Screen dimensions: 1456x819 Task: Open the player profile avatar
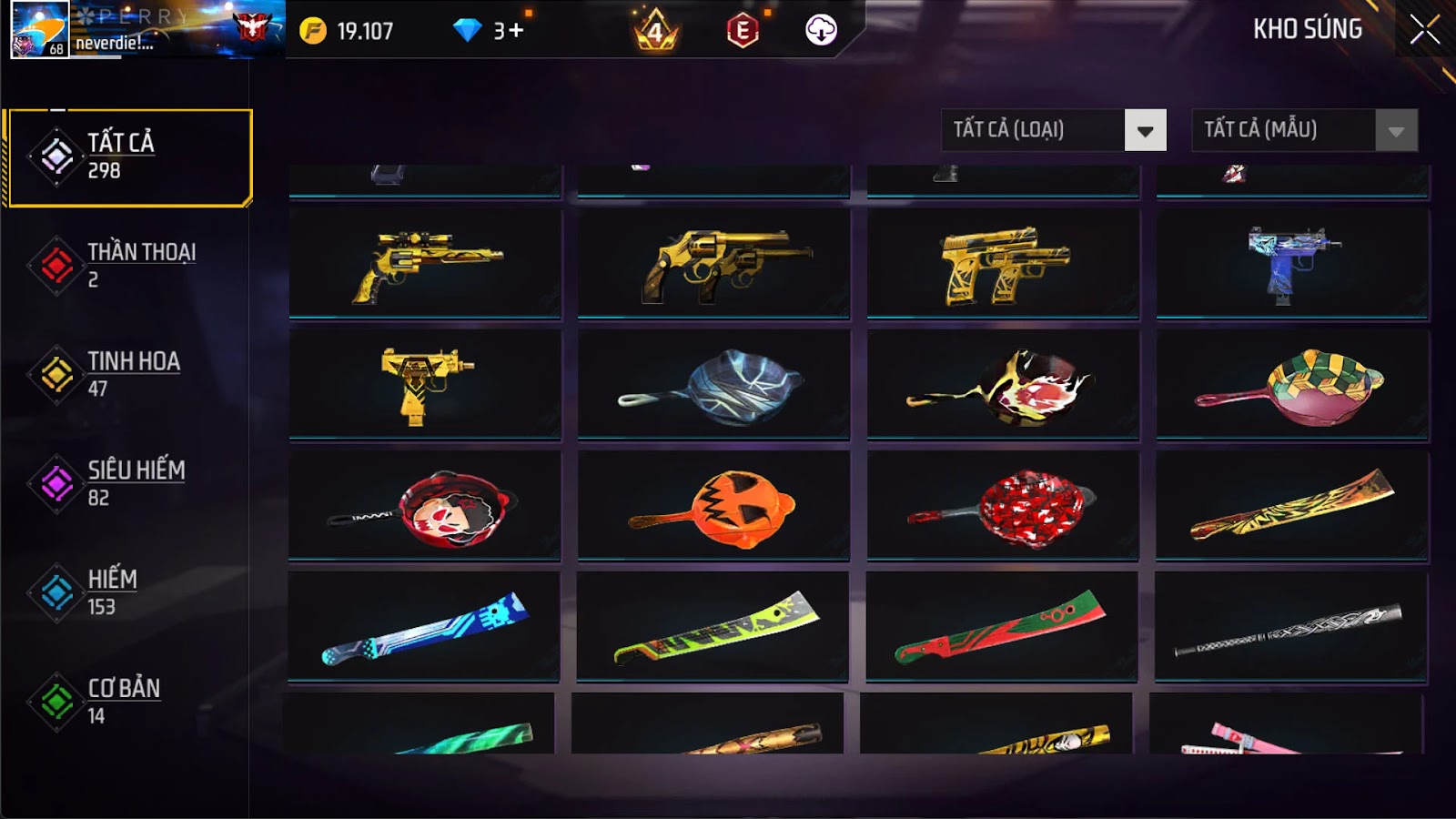click(x=39, y=29)
